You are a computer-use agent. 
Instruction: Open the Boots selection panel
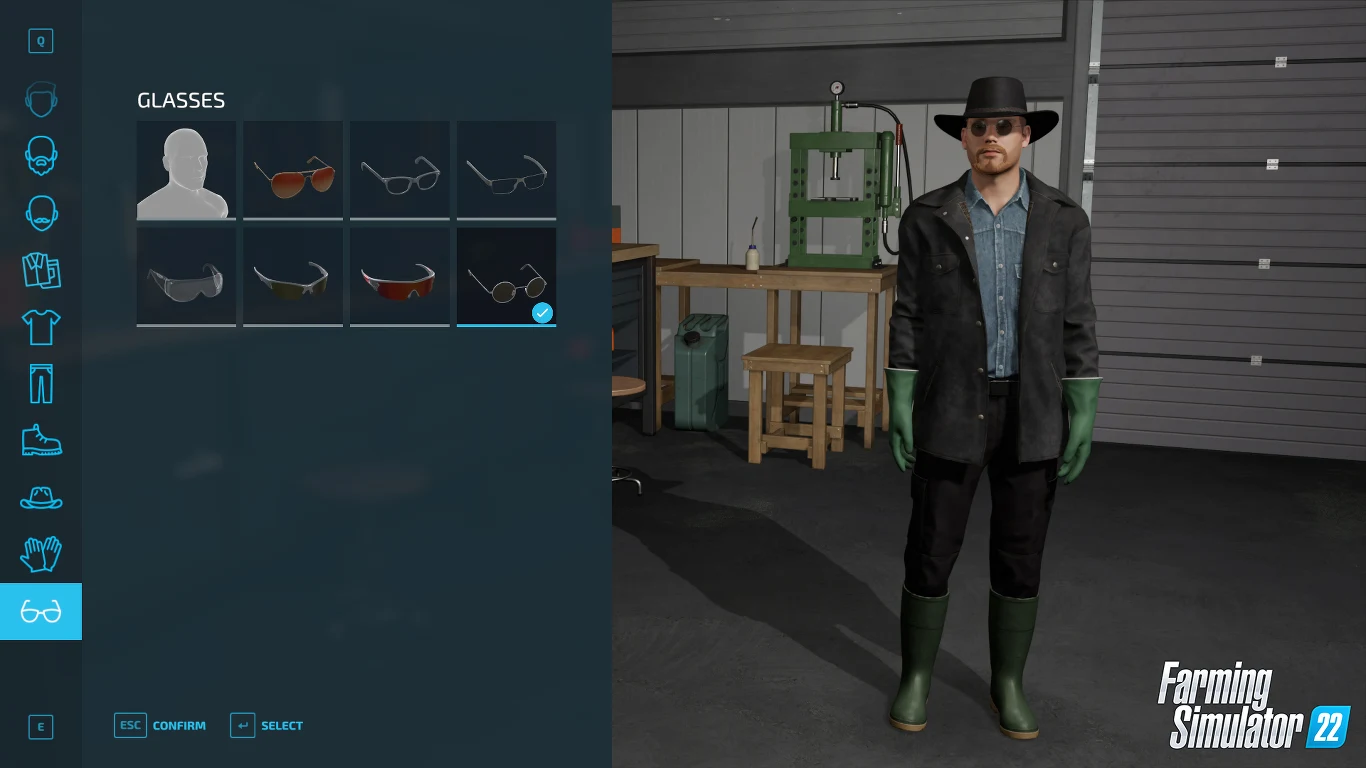pos(41,440)
